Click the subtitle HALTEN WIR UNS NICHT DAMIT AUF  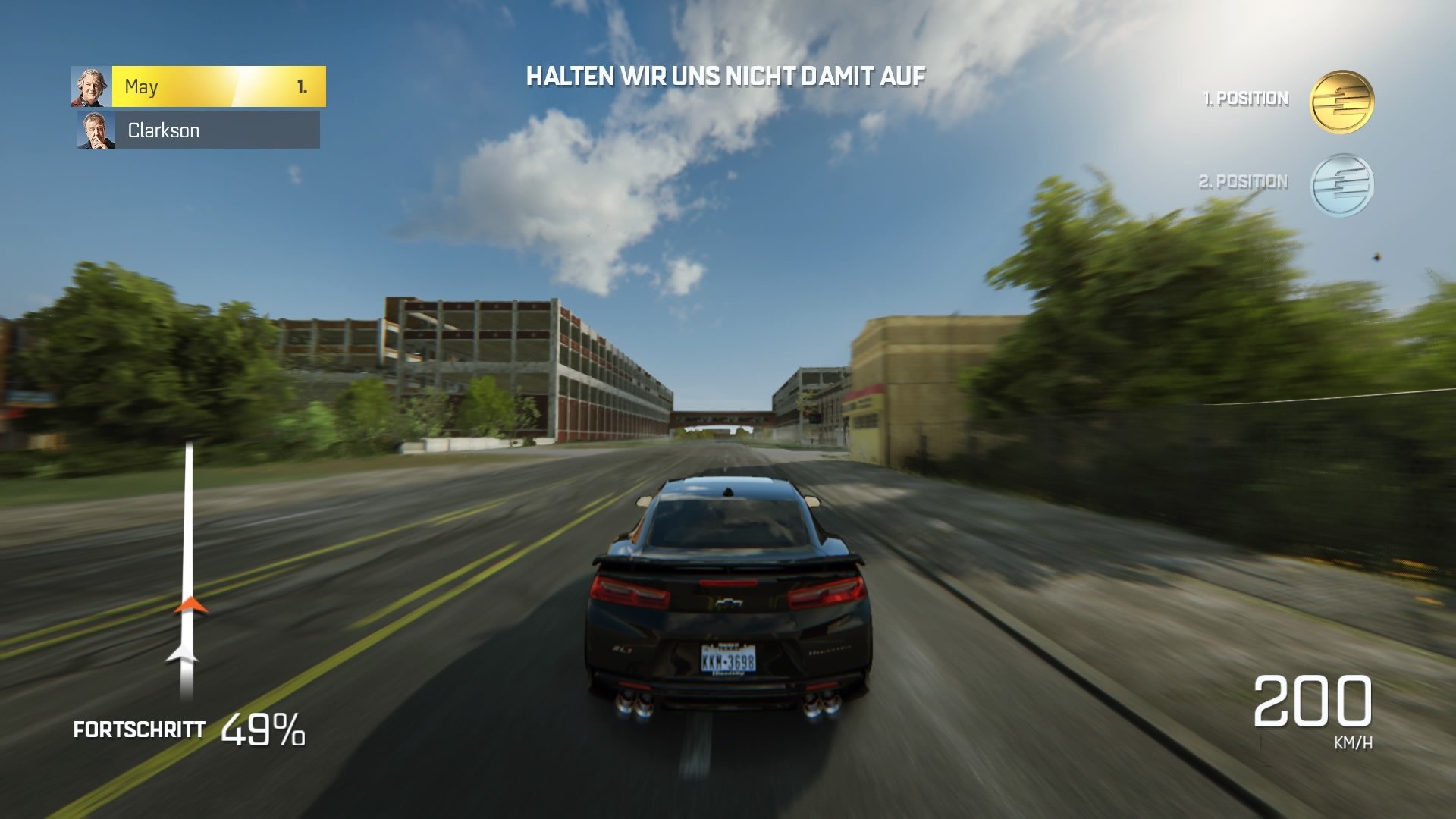point(726,75)
